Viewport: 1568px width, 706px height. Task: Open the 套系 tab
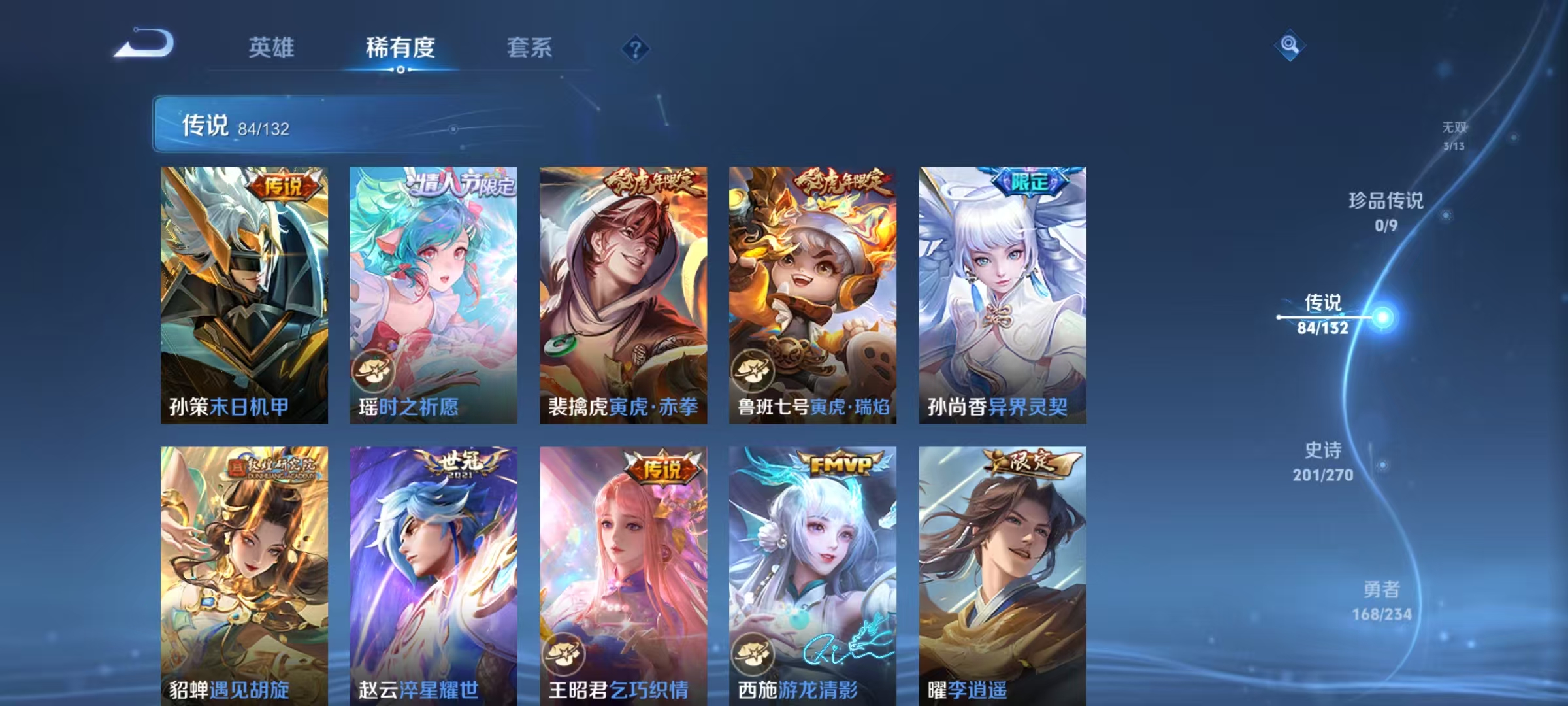tap(529, 47)
